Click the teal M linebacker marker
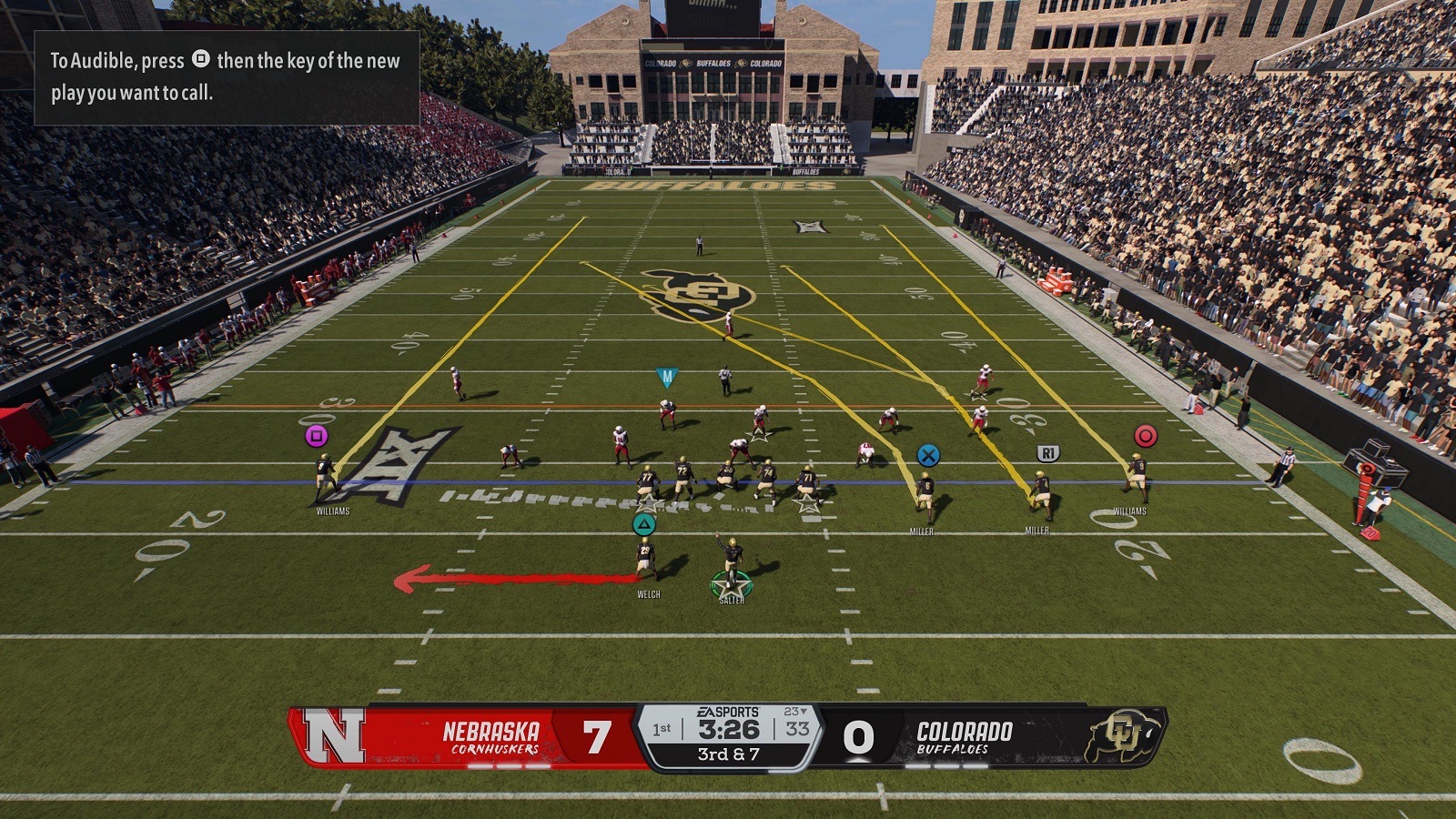 tap(667, 377)
